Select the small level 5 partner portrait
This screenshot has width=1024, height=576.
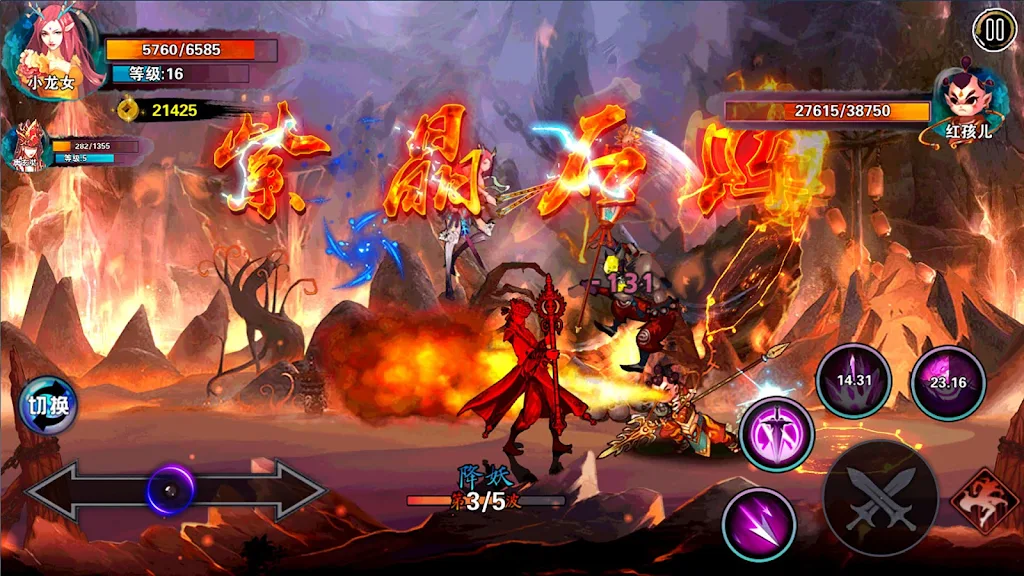tap(26, 148)
